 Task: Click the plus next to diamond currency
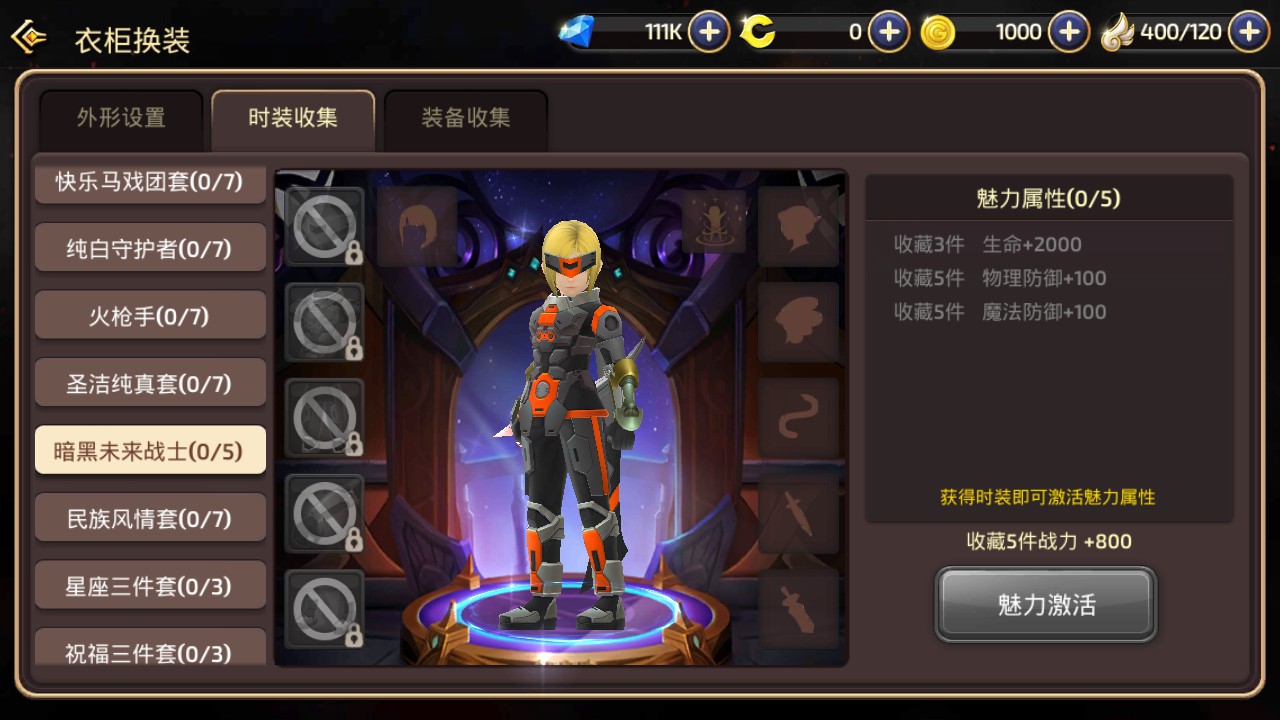(708, 31)
